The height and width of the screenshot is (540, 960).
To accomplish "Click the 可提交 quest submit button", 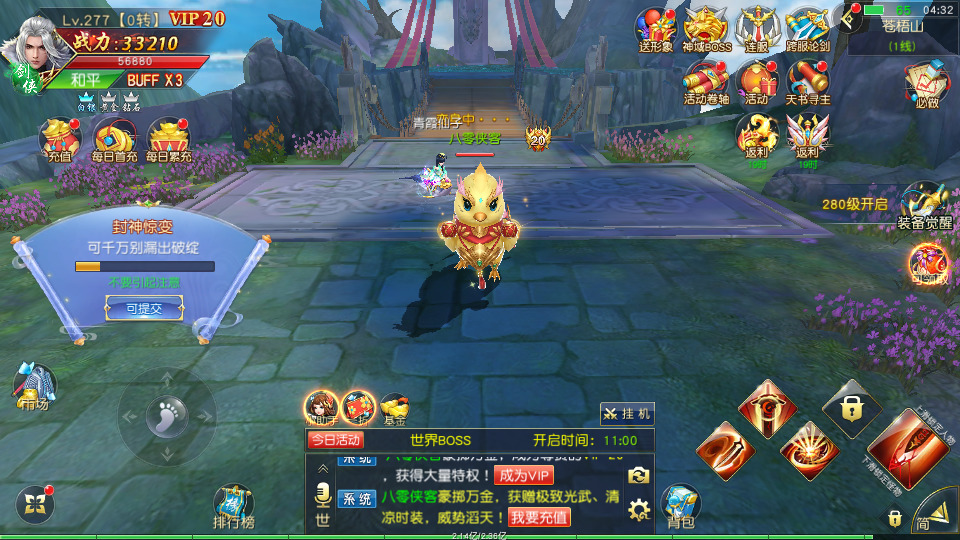I will click(x=143, y=309).
